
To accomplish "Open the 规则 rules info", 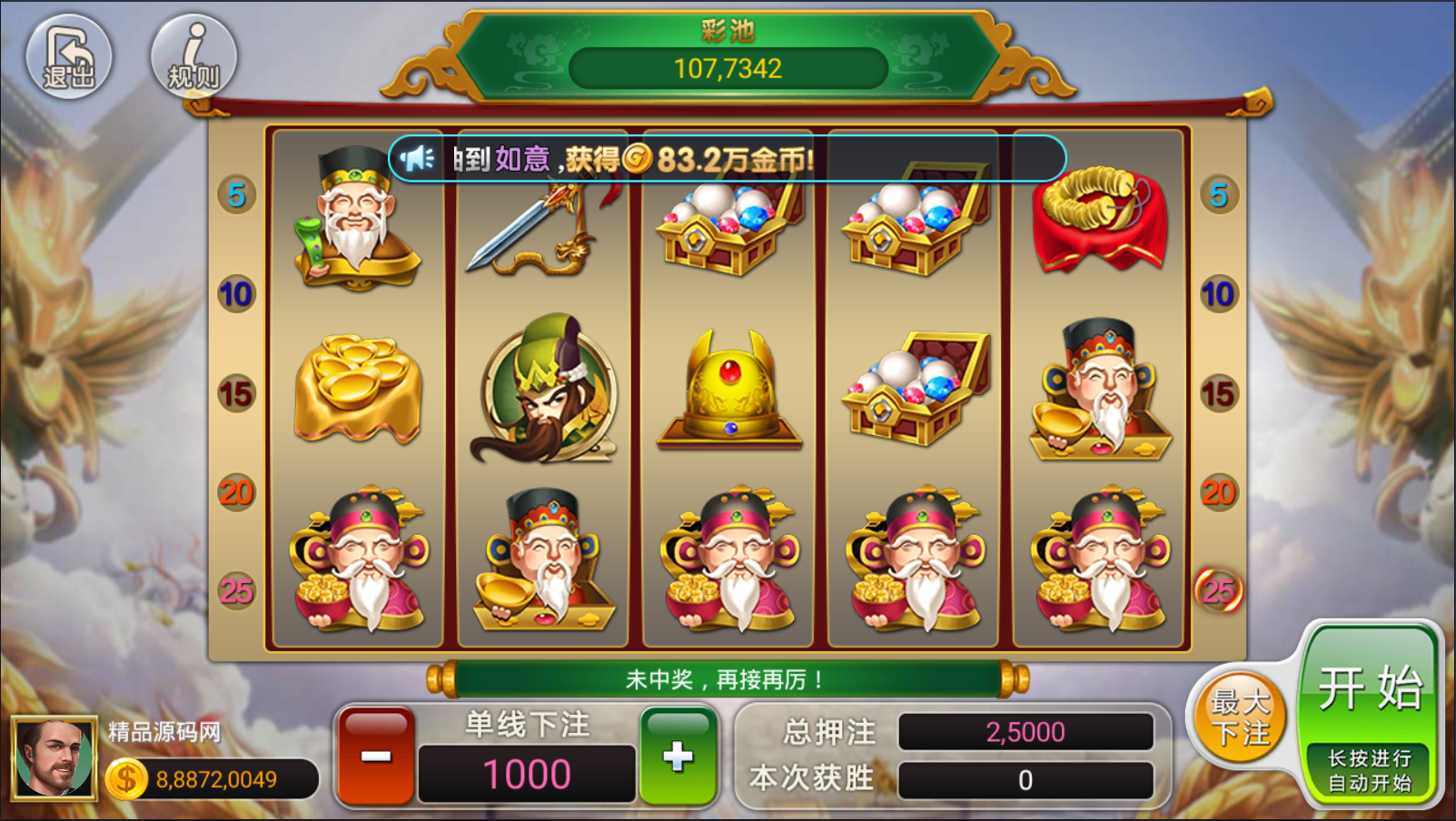I will 193,56.
